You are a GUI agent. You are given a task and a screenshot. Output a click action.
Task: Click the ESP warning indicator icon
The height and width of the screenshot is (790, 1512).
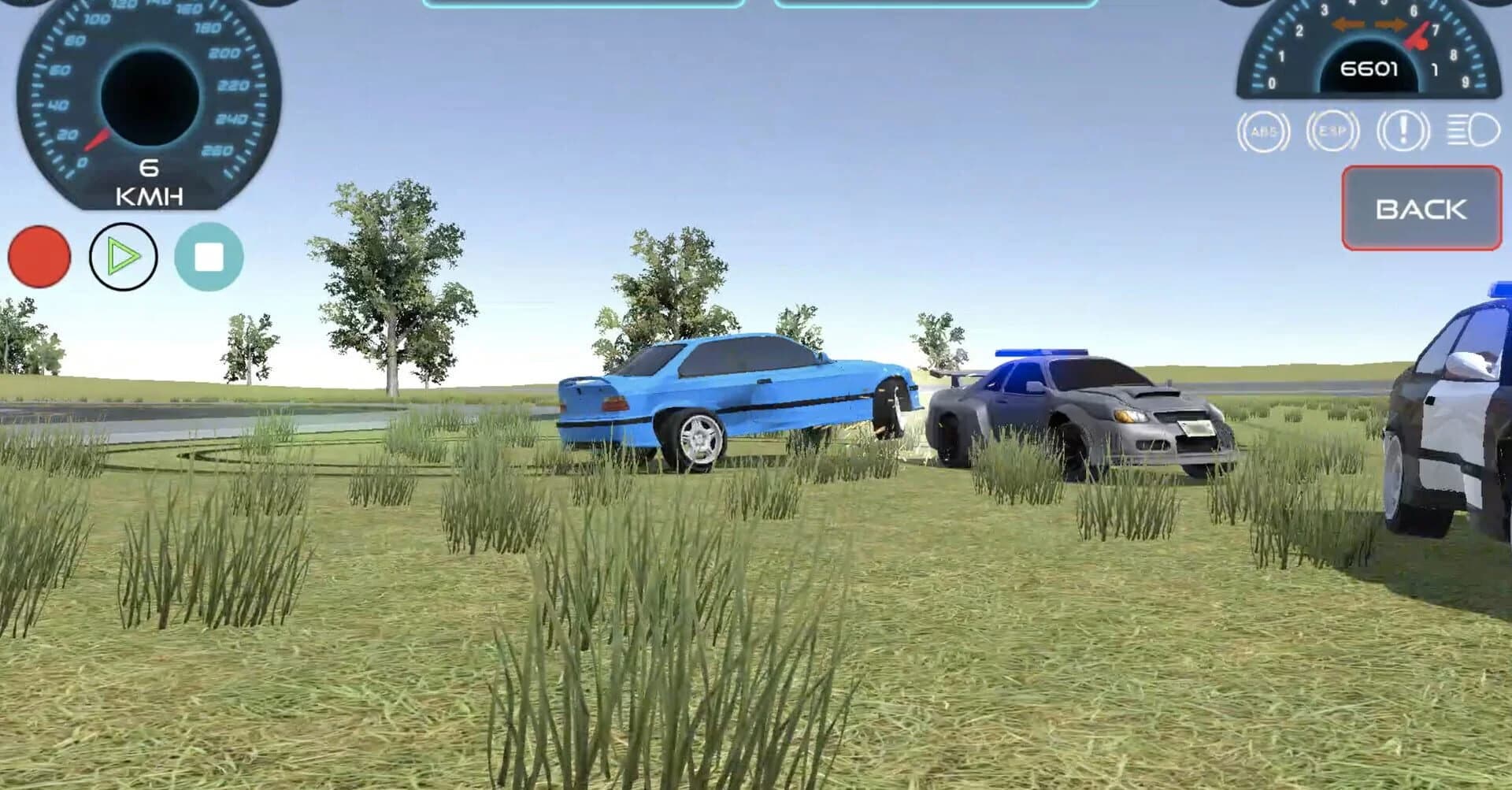point(1333,131)
